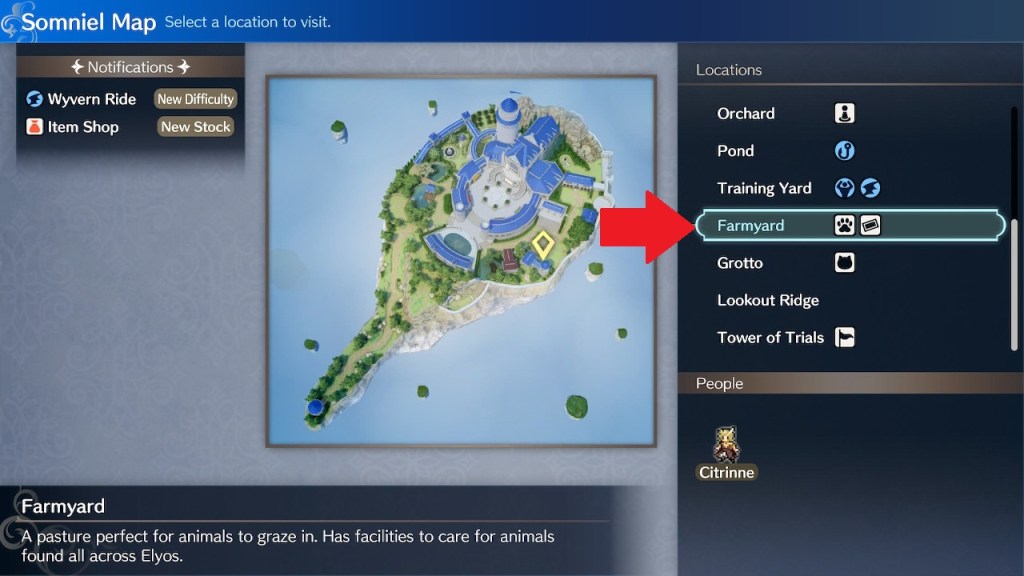The height and width of the screenshot is (576, 1024).
Task: Go to the Grotto location
Action: click(x=740, y=263)
